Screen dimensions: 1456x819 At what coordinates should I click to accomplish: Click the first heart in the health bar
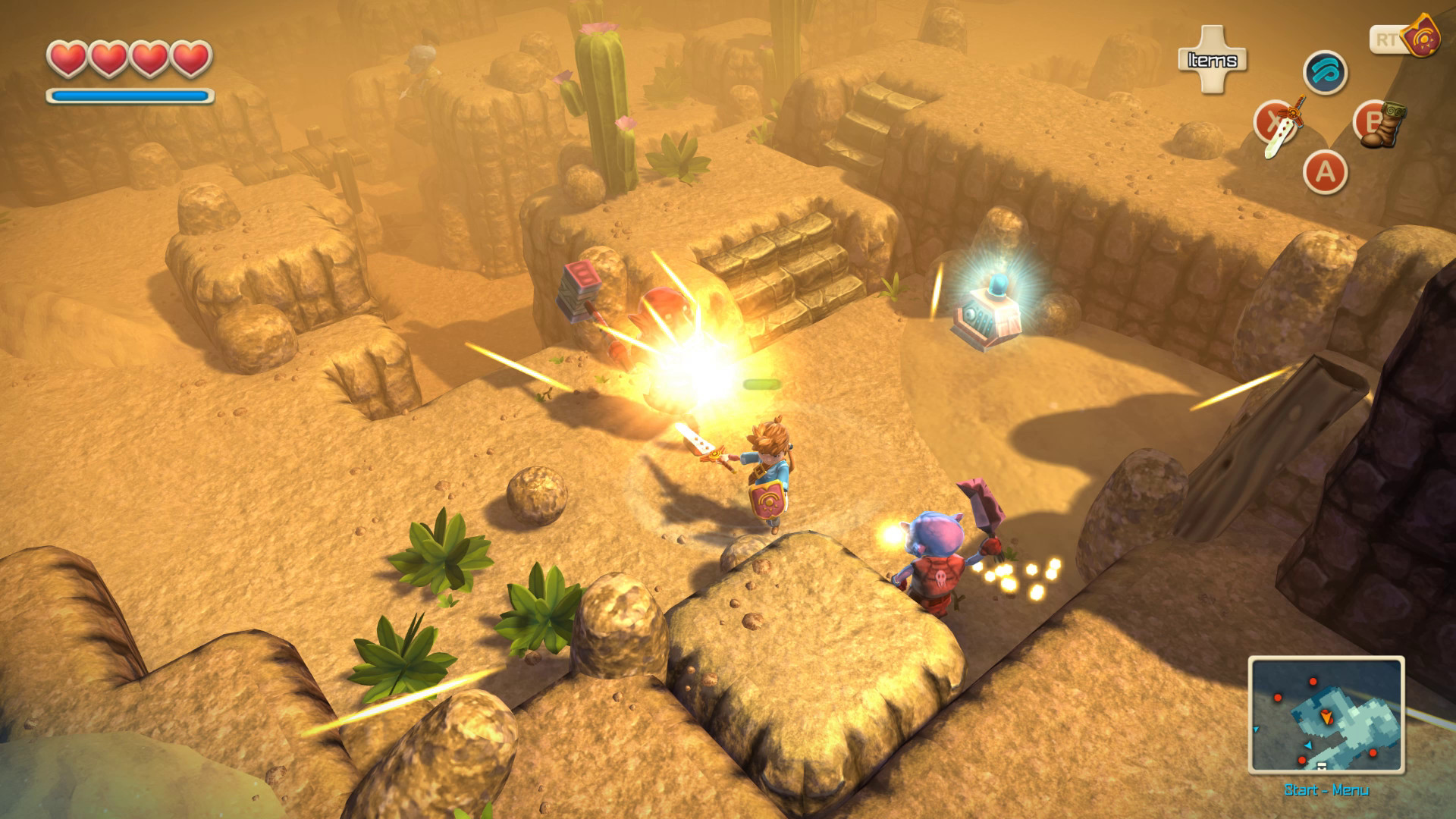68,58
